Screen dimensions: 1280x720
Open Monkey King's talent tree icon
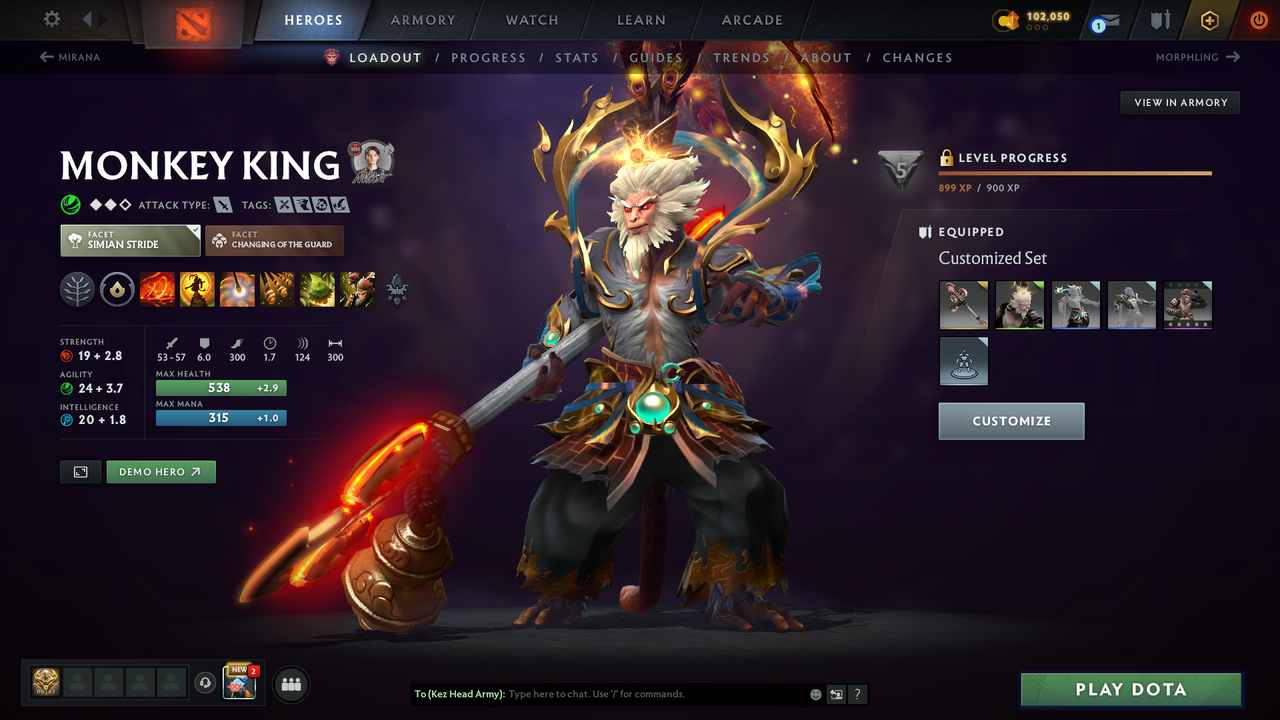pos(75,290)
